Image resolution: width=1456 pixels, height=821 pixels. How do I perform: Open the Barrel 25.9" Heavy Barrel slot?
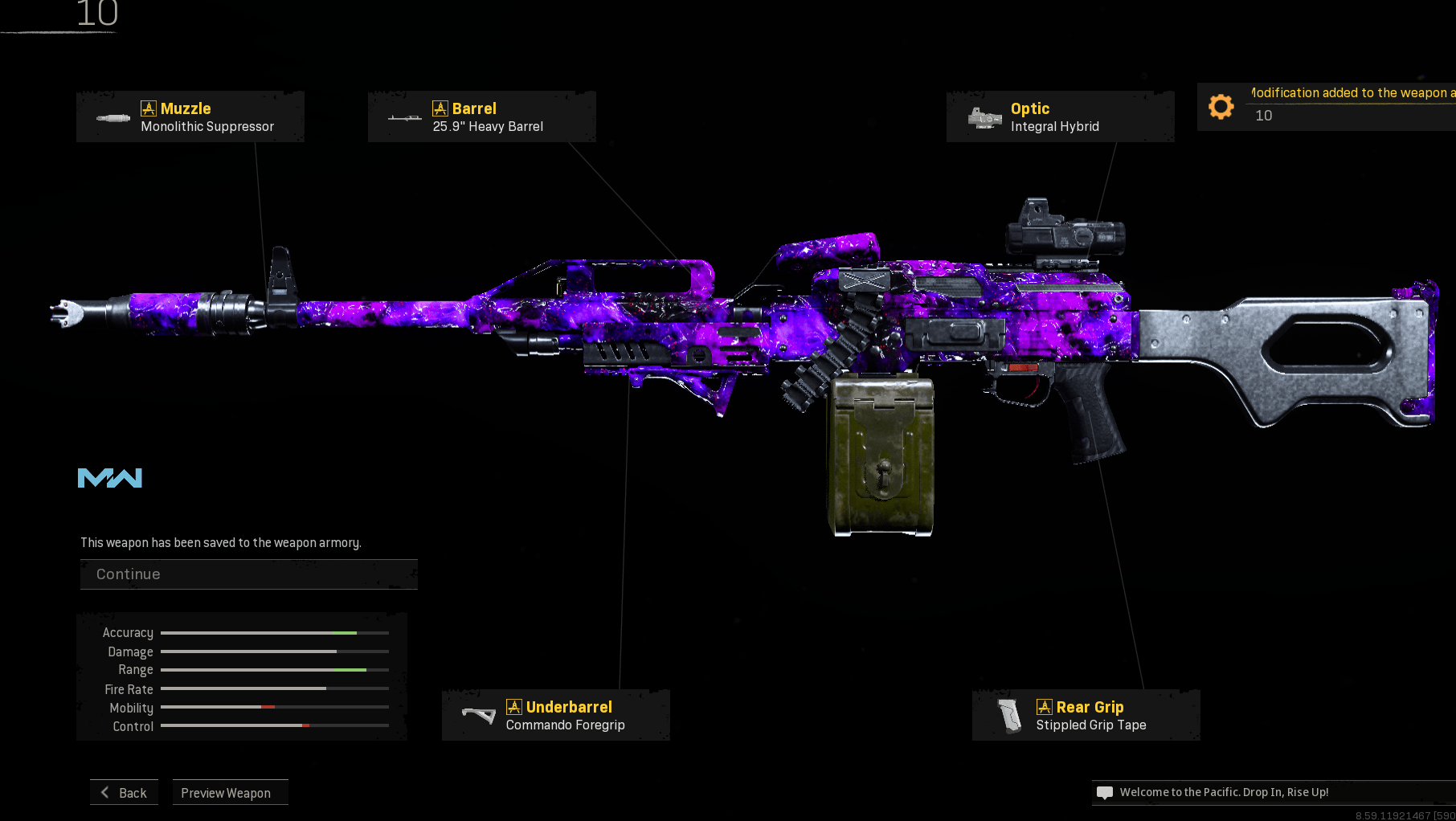point(481,117)
